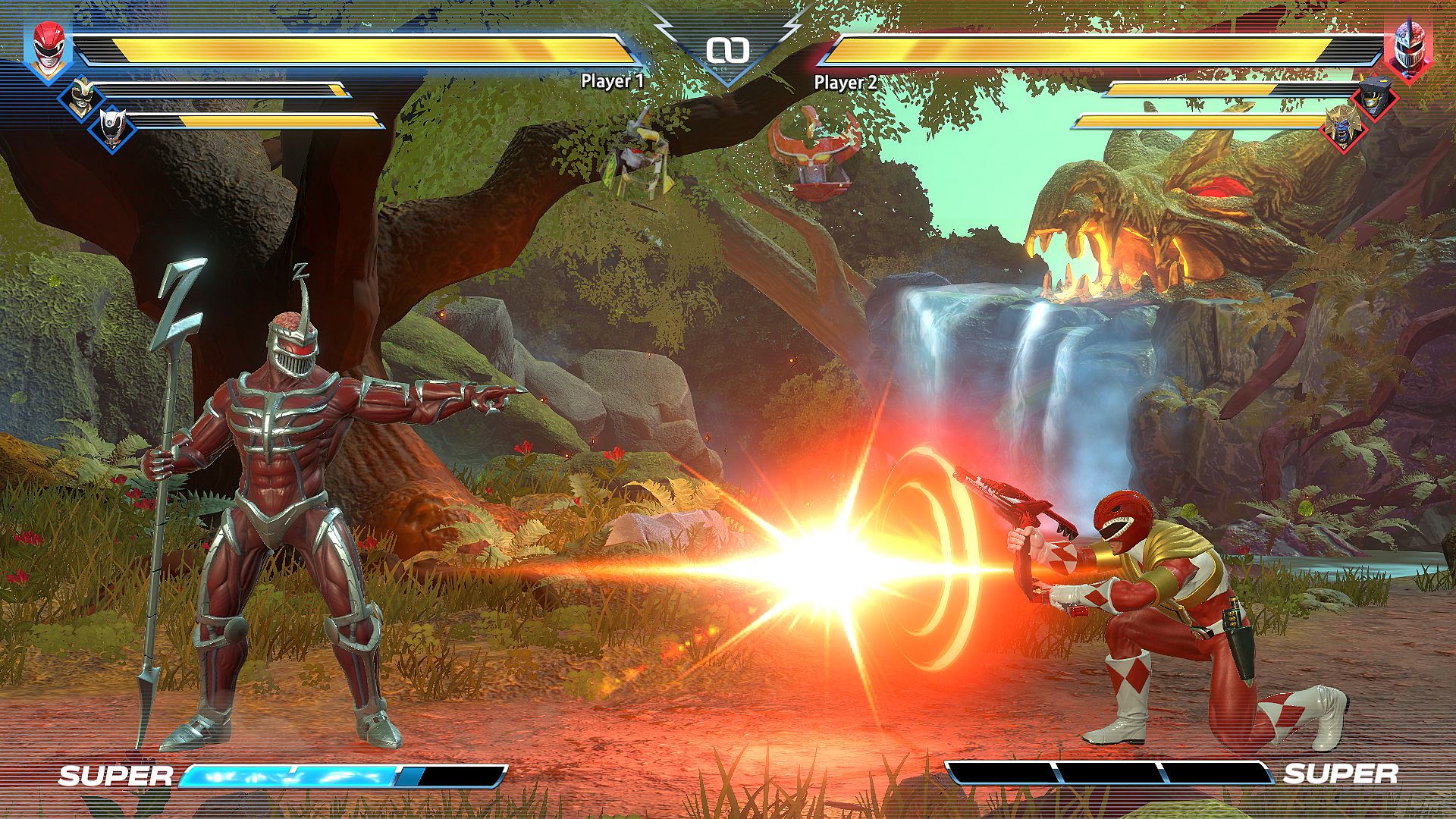Choose the green and gold ranger assist portrait

point(80,96)
